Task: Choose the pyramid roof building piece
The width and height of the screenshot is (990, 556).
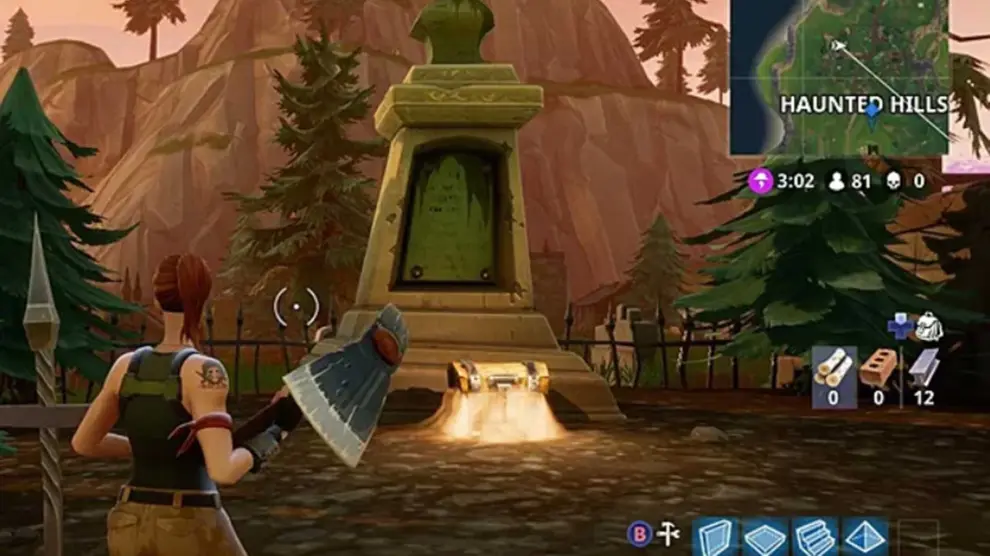Action: coord(864,536)
